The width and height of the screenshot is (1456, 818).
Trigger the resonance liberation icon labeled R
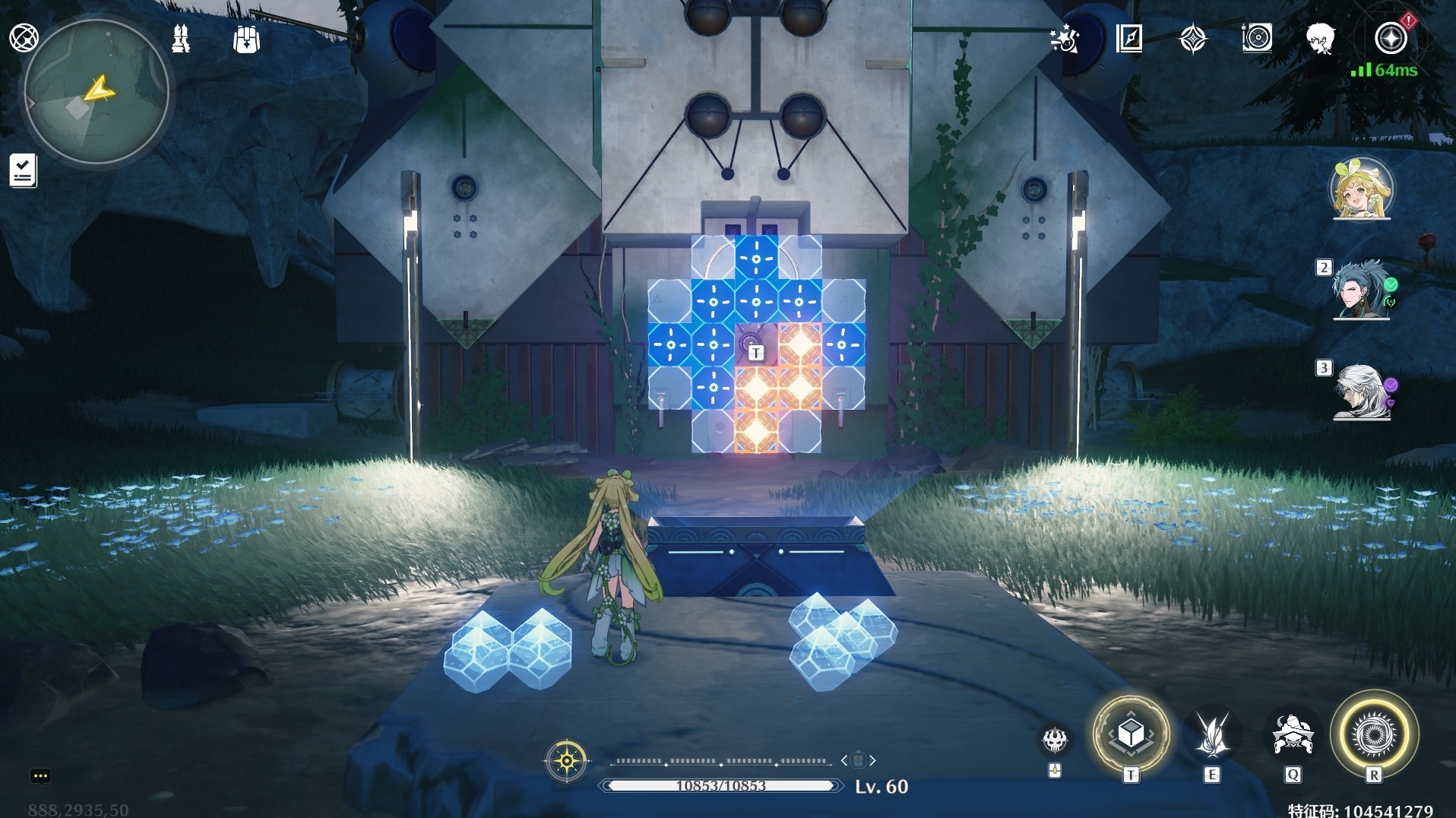pos(1374,734)
